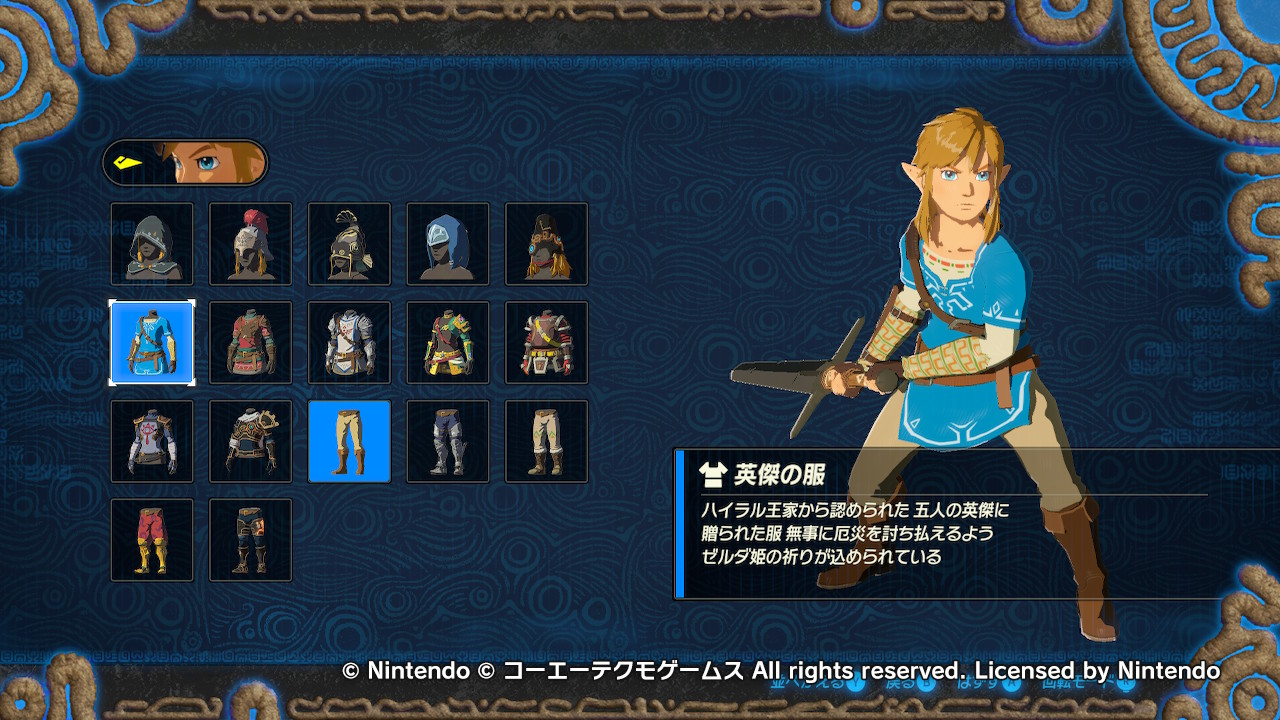This screenshot has height=720, width=1280.
Task: Select the green and yellow armor top
Action: pyautogui.click(x=448, y=343)
